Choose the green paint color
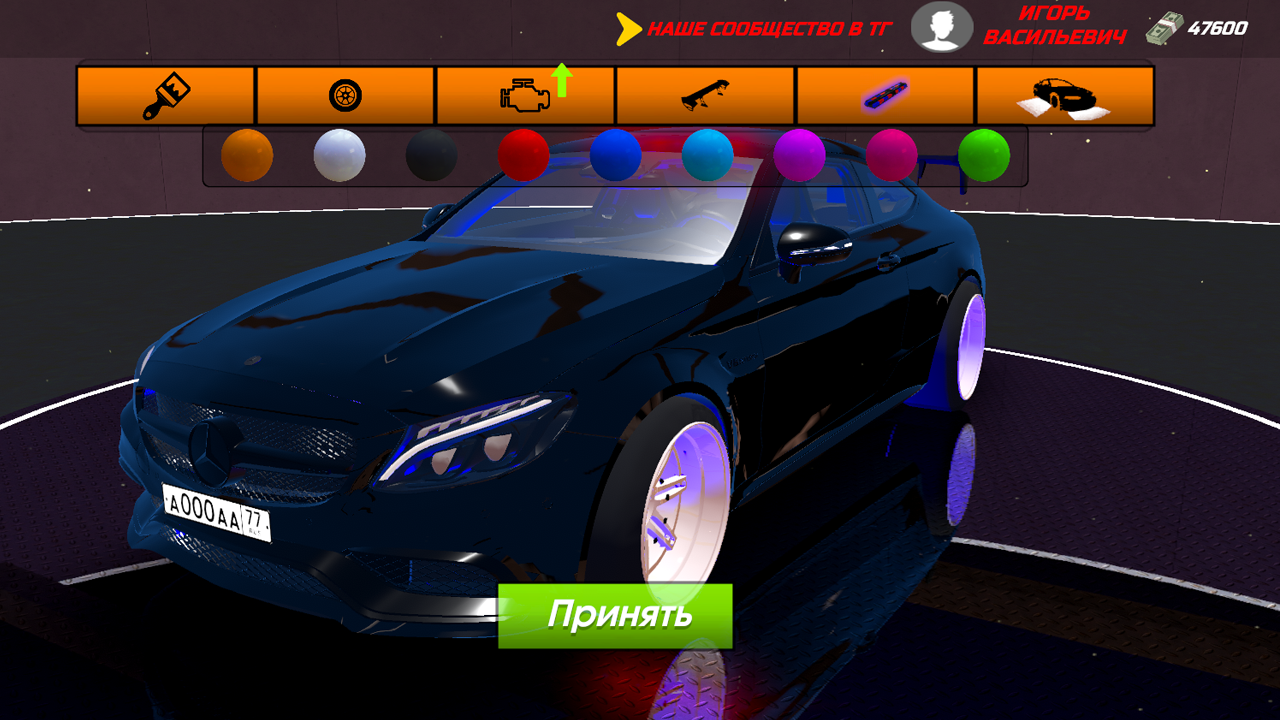 click(x=983, y=155)
